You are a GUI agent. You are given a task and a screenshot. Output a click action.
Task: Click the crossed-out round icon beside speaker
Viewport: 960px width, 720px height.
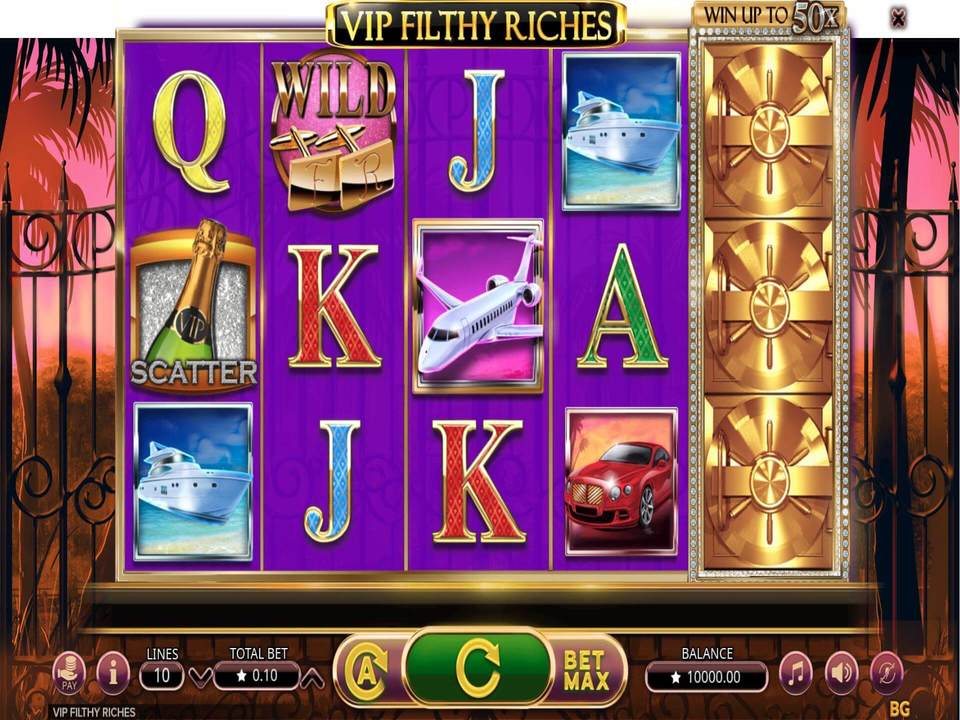click(x=886, y=674)
